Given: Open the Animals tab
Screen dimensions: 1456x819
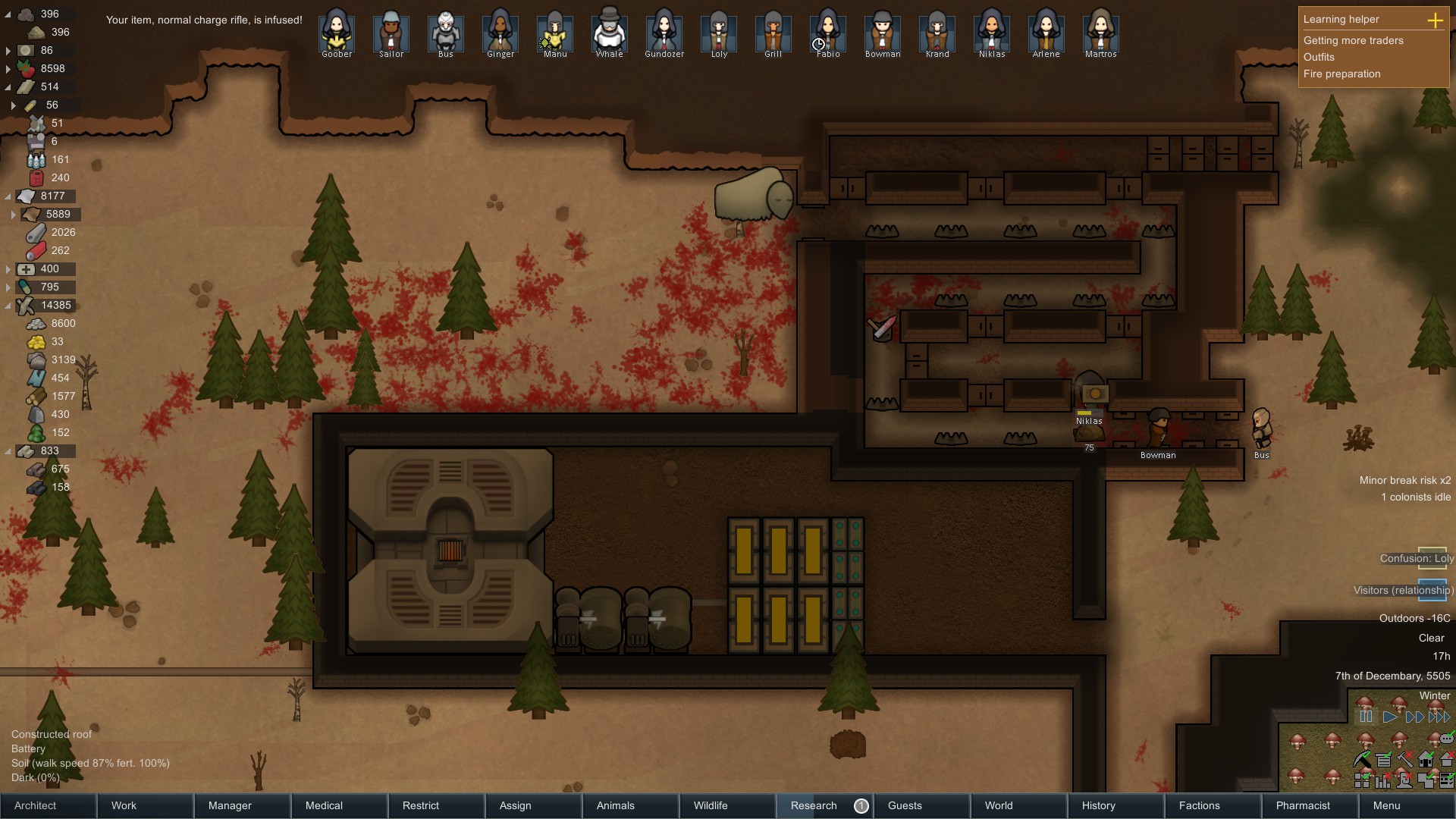Looking at the screenshot, I should 629,805.
